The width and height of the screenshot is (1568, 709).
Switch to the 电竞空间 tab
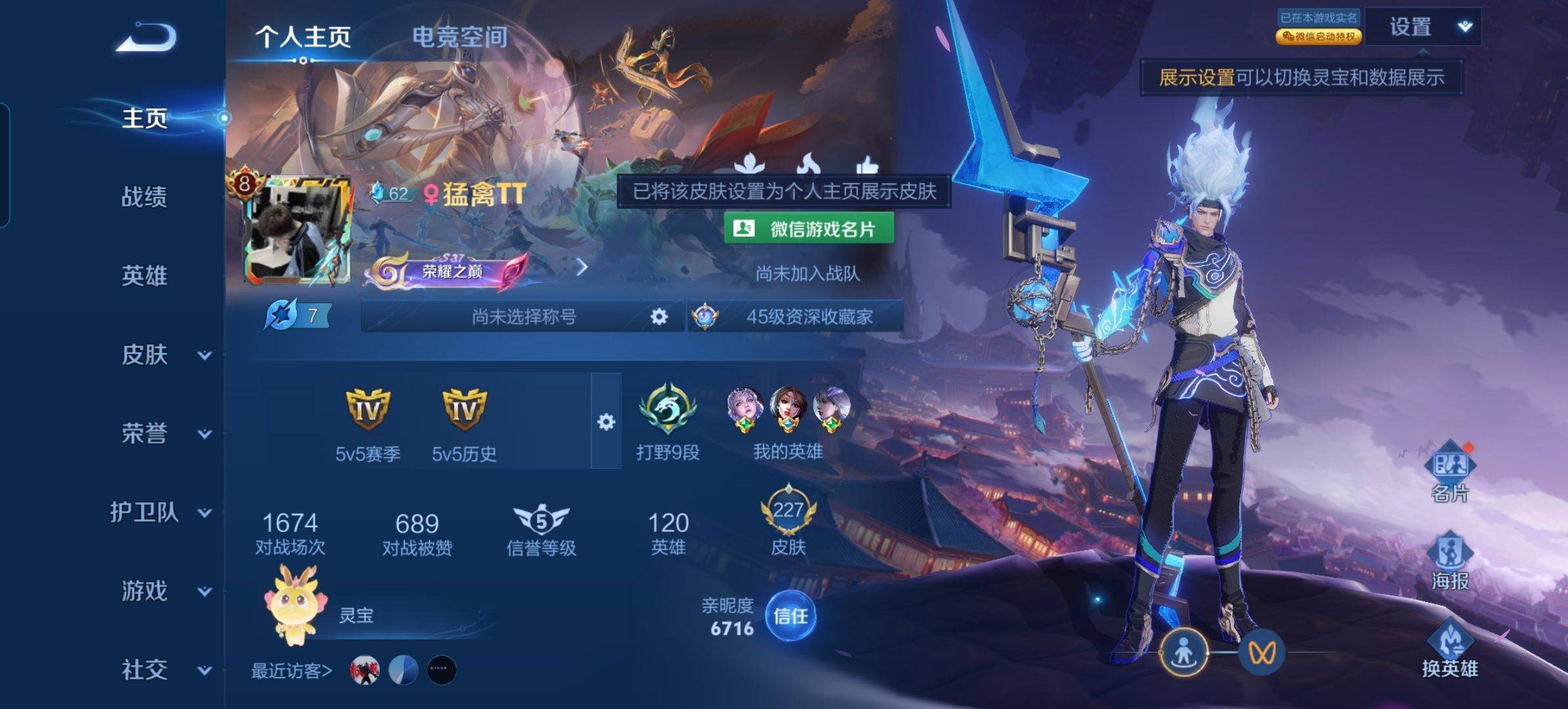[460, 37]
